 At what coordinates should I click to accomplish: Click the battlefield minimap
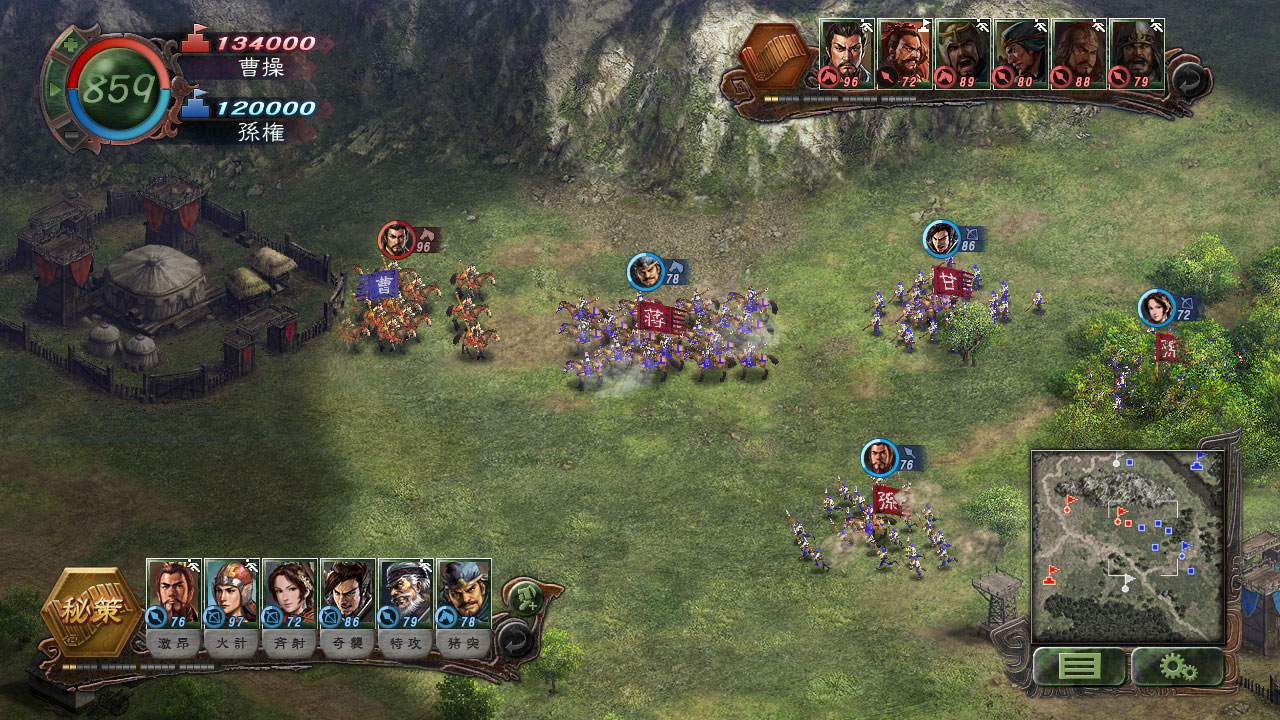1127,546
